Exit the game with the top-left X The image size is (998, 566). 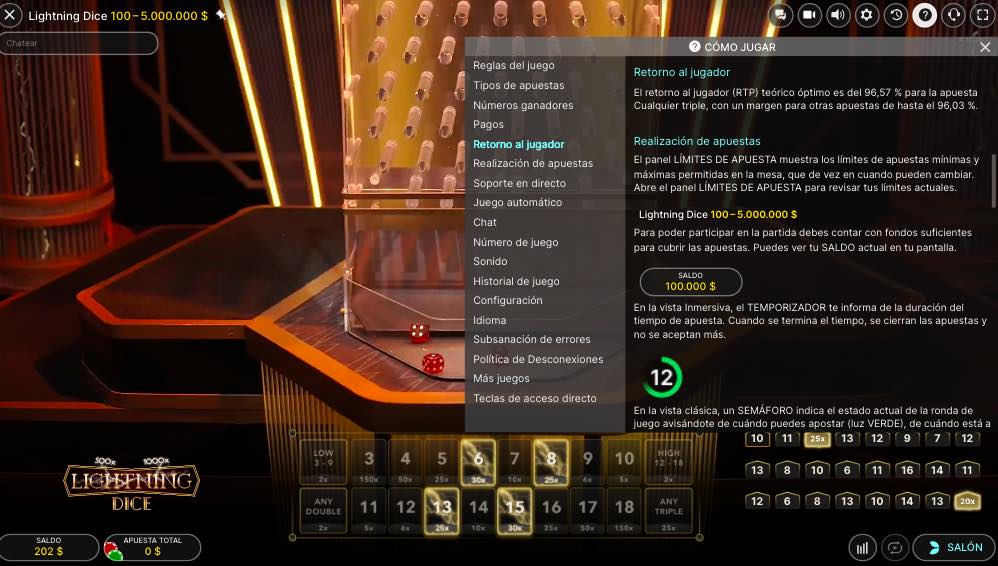(10, 16)
